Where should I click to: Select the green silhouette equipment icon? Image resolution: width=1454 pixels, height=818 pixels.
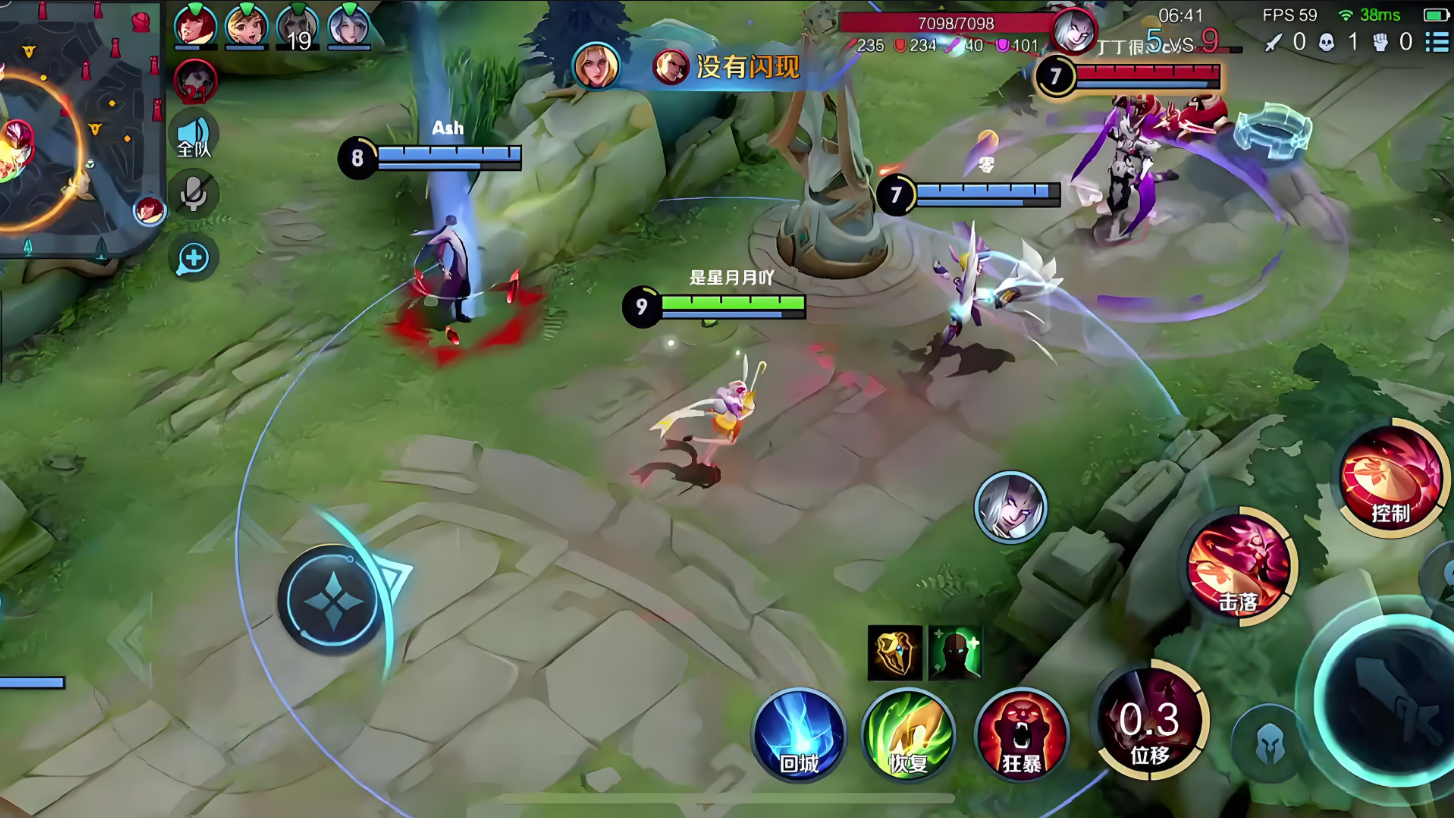955,653
